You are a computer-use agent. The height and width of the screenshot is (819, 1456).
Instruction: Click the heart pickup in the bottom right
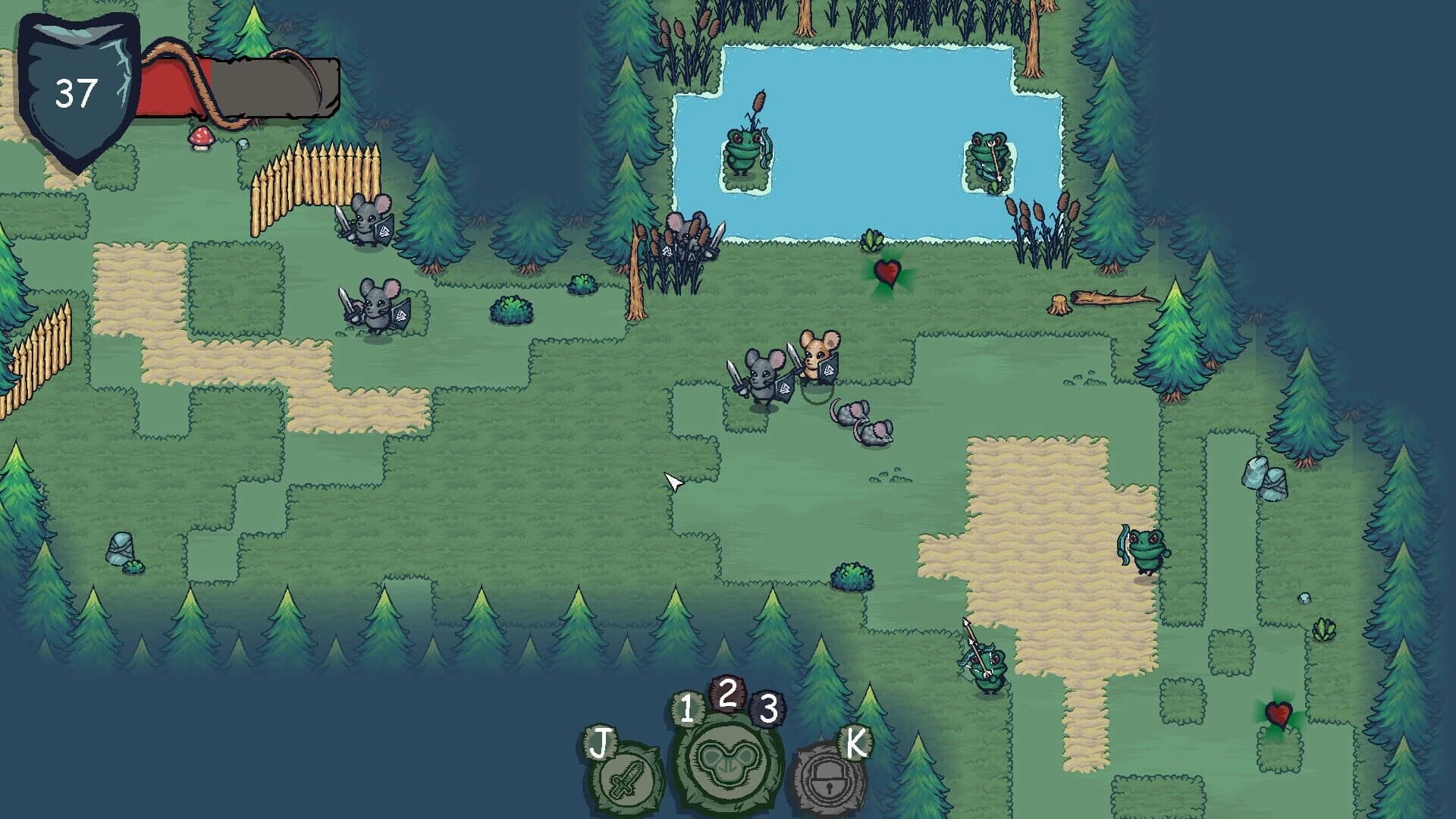tap(1280, 714)
